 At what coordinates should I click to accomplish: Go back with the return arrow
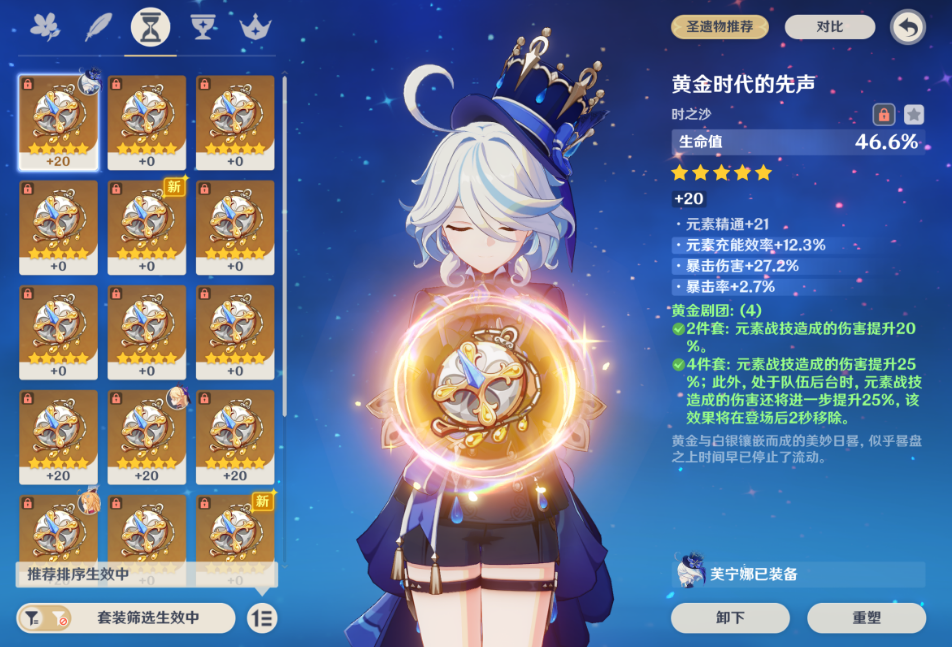(906, 27)
